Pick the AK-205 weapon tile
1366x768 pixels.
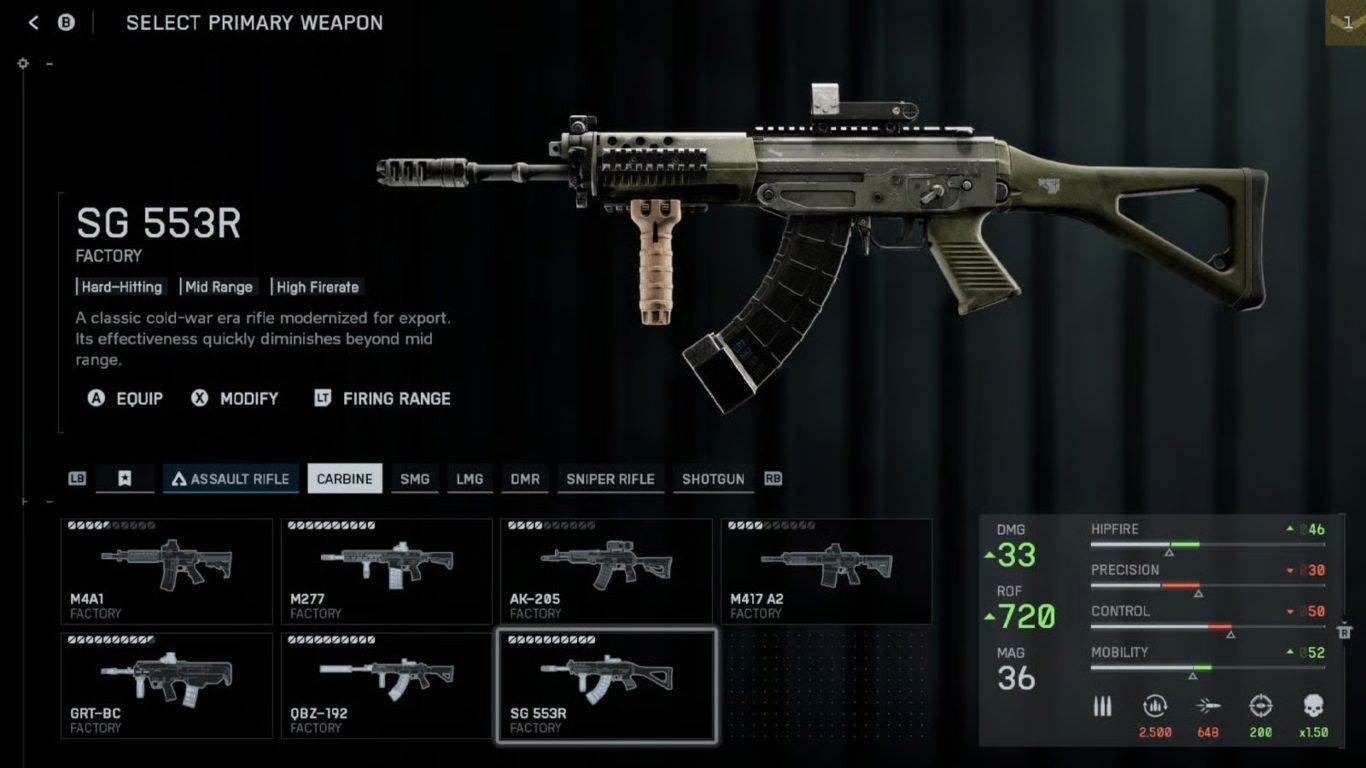point(606,570)
